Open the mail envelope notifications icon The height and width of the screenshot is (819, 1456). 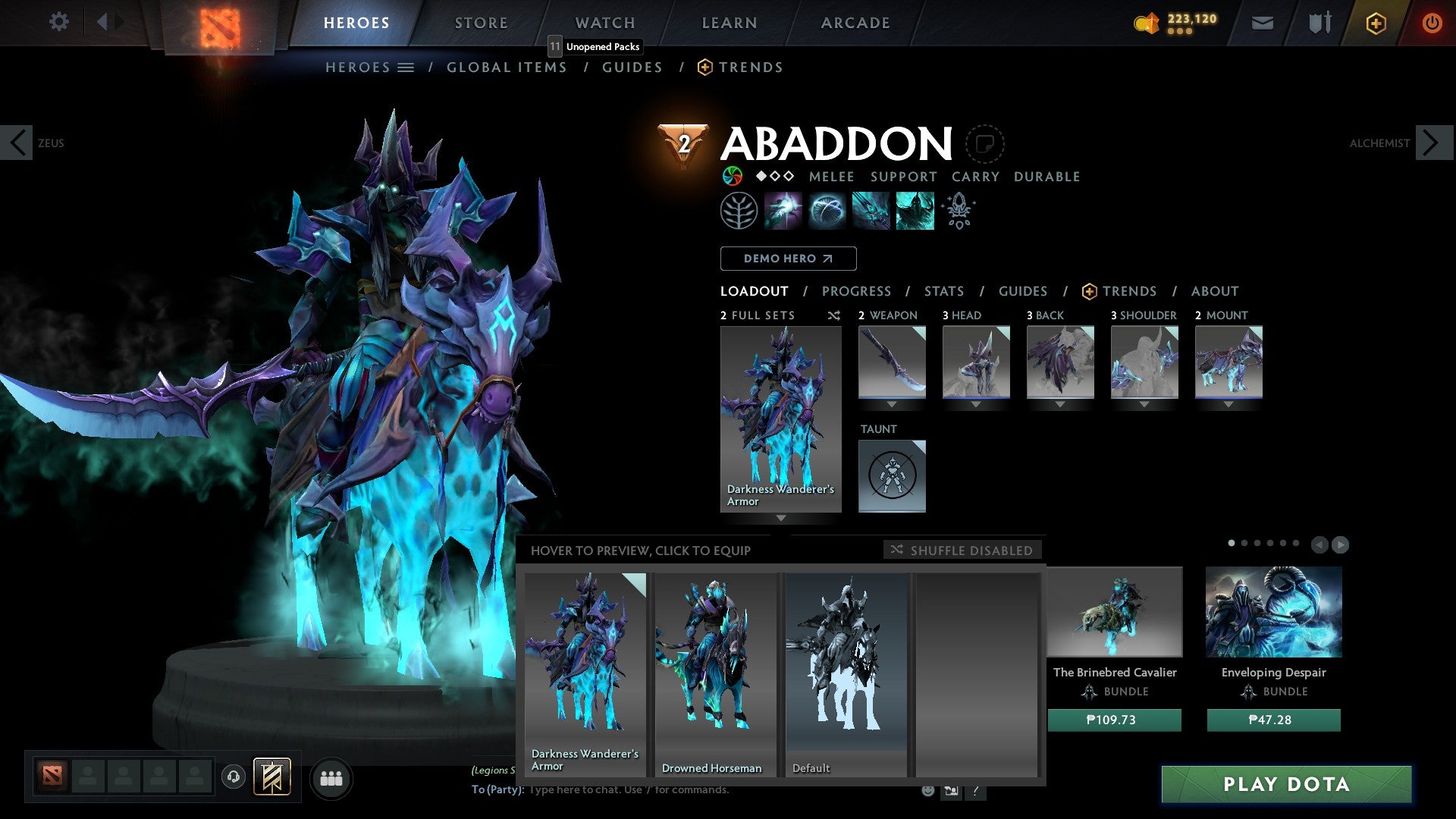(1263, 23)
